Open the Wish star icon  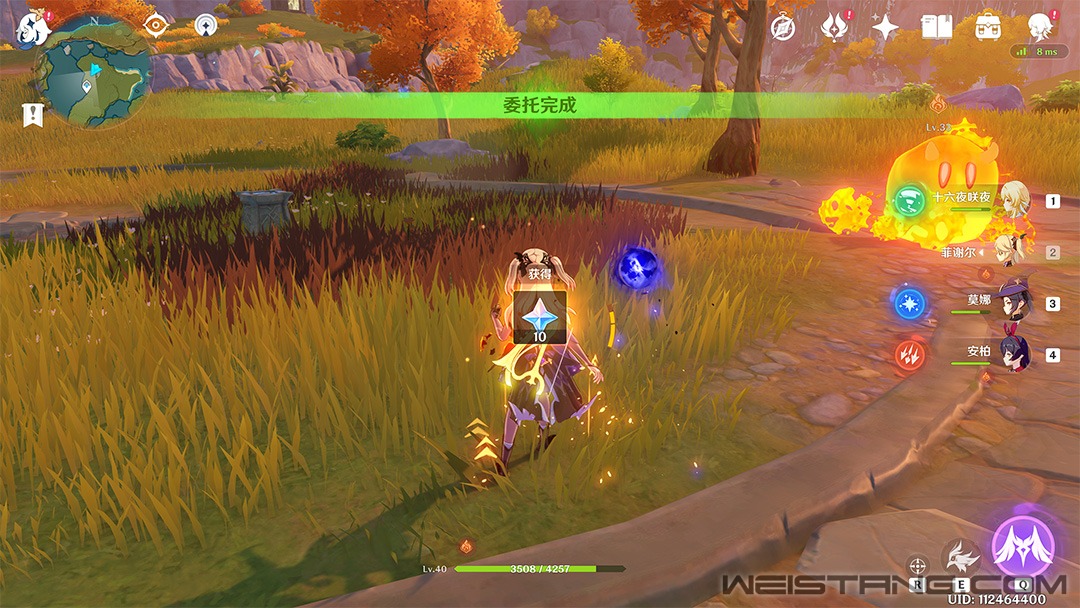(x=885, y=28)
